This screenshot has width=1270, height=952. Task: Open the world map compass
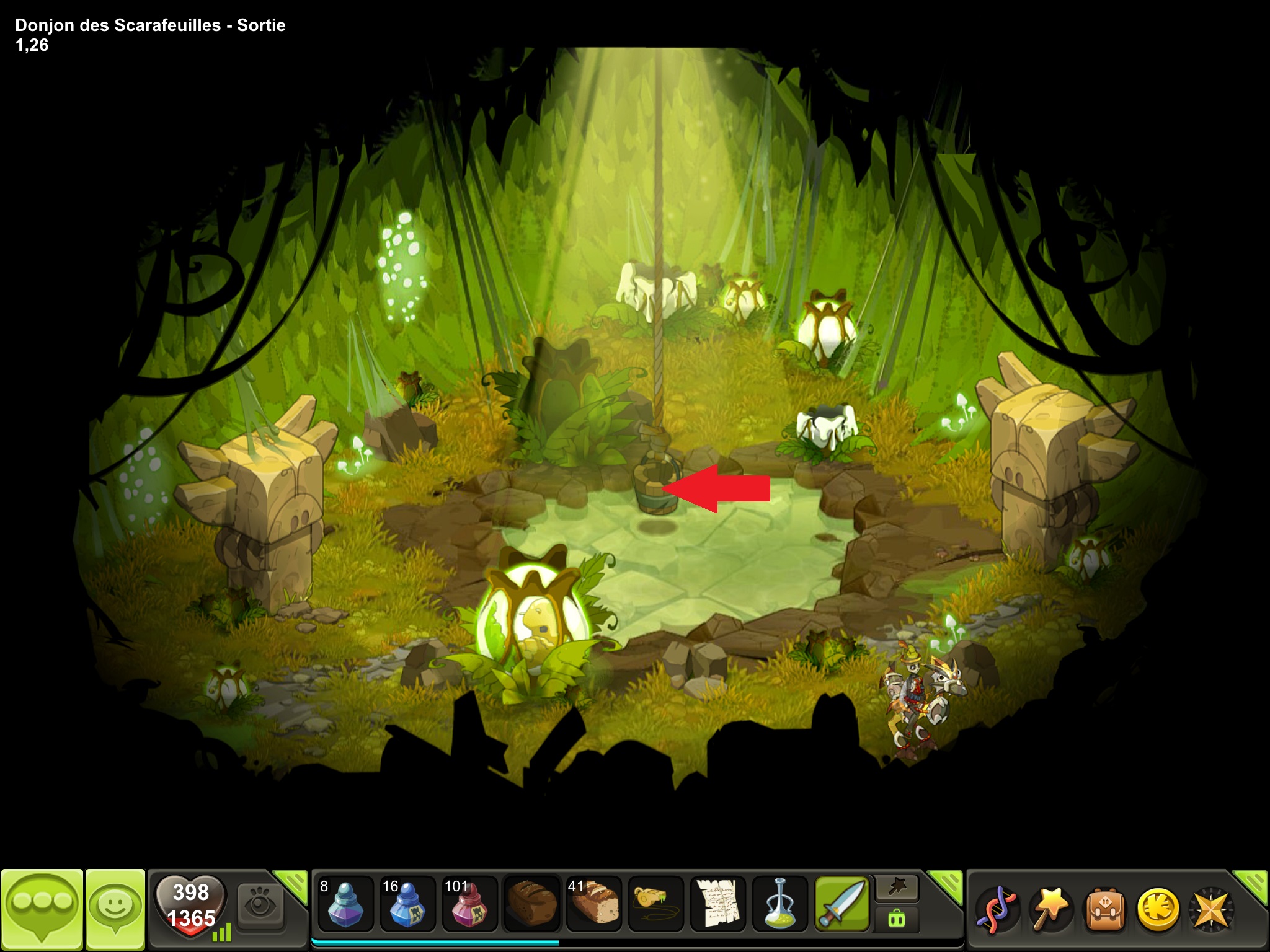pyautogui.click(x=1210, y=909)
